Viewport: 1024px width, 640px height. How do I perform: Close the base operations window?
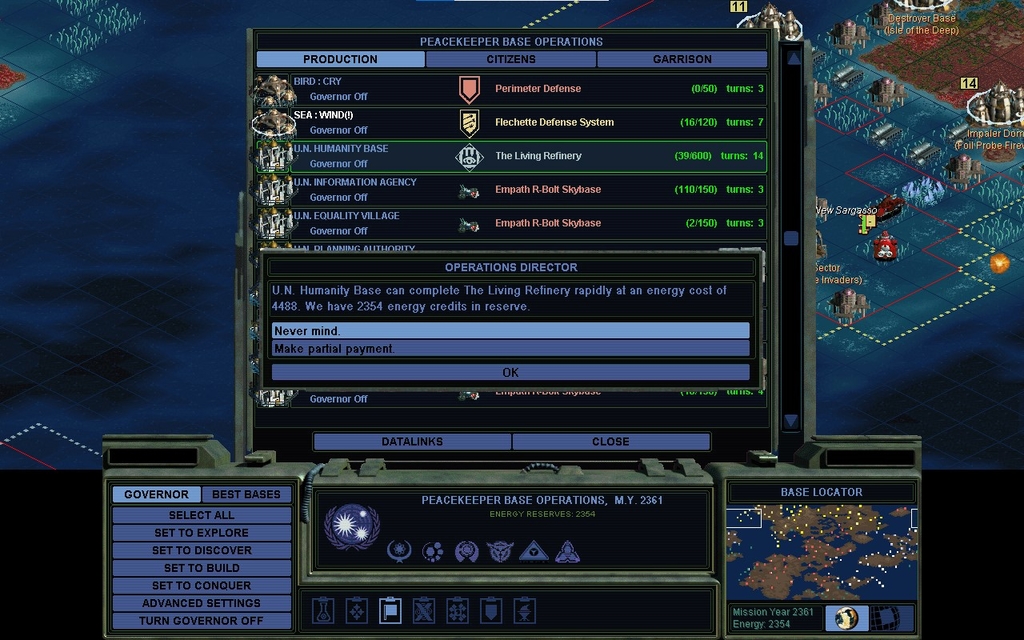610,441
